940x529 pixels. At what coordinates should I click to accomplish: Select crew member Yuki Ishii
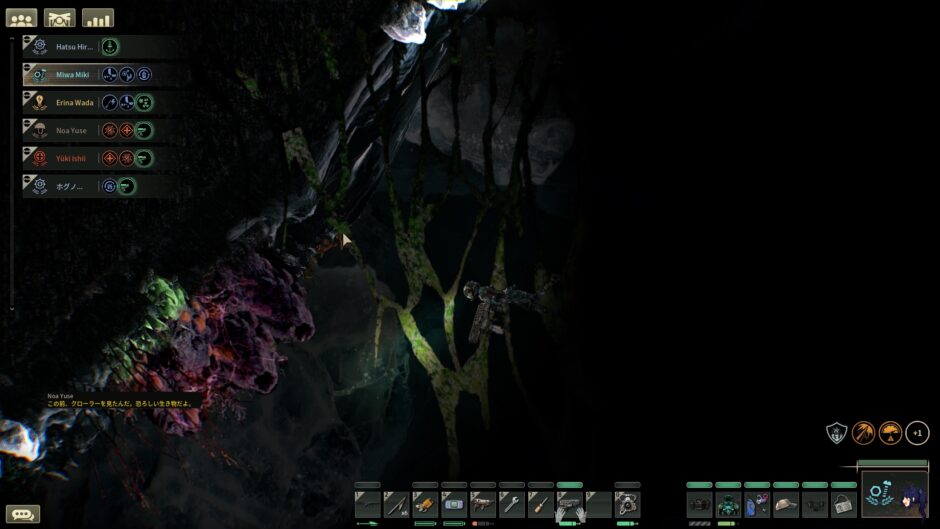[x=72, y=158]
